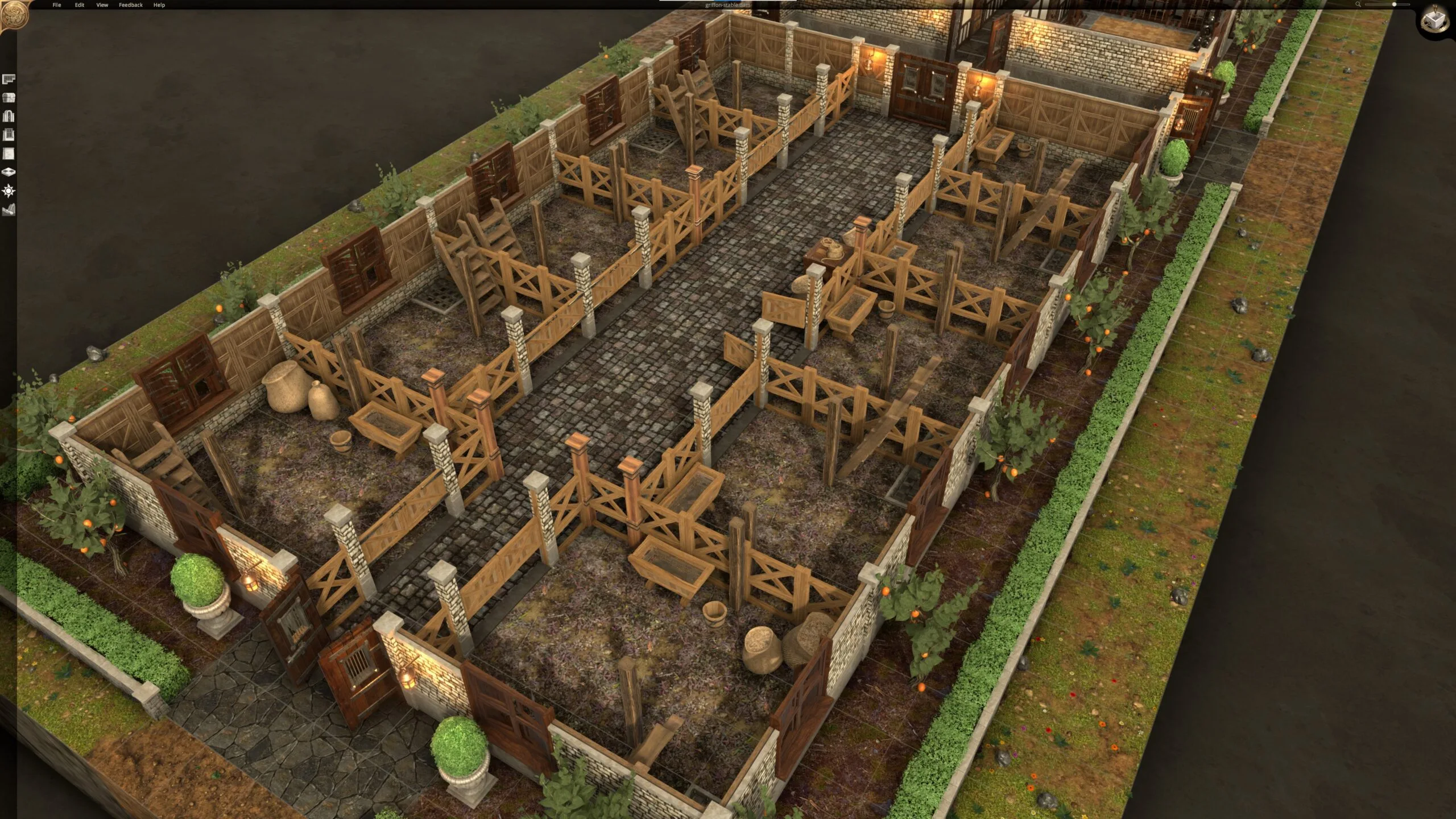
Task: Activate the floor tile tool
Action: coord(9,172)
